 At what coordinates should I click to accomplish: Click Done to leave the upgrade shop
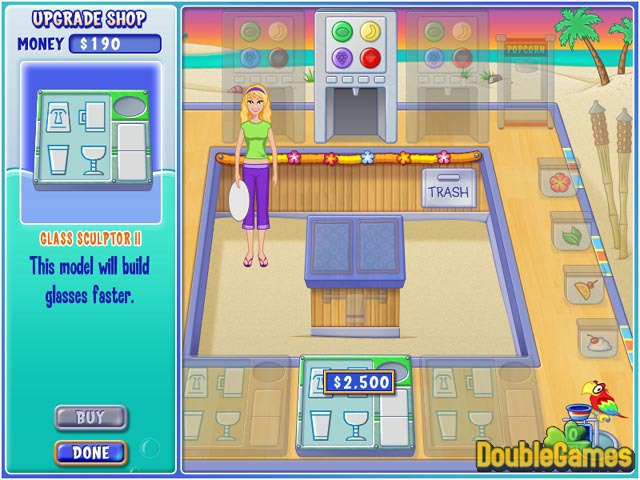coord(91,452)
